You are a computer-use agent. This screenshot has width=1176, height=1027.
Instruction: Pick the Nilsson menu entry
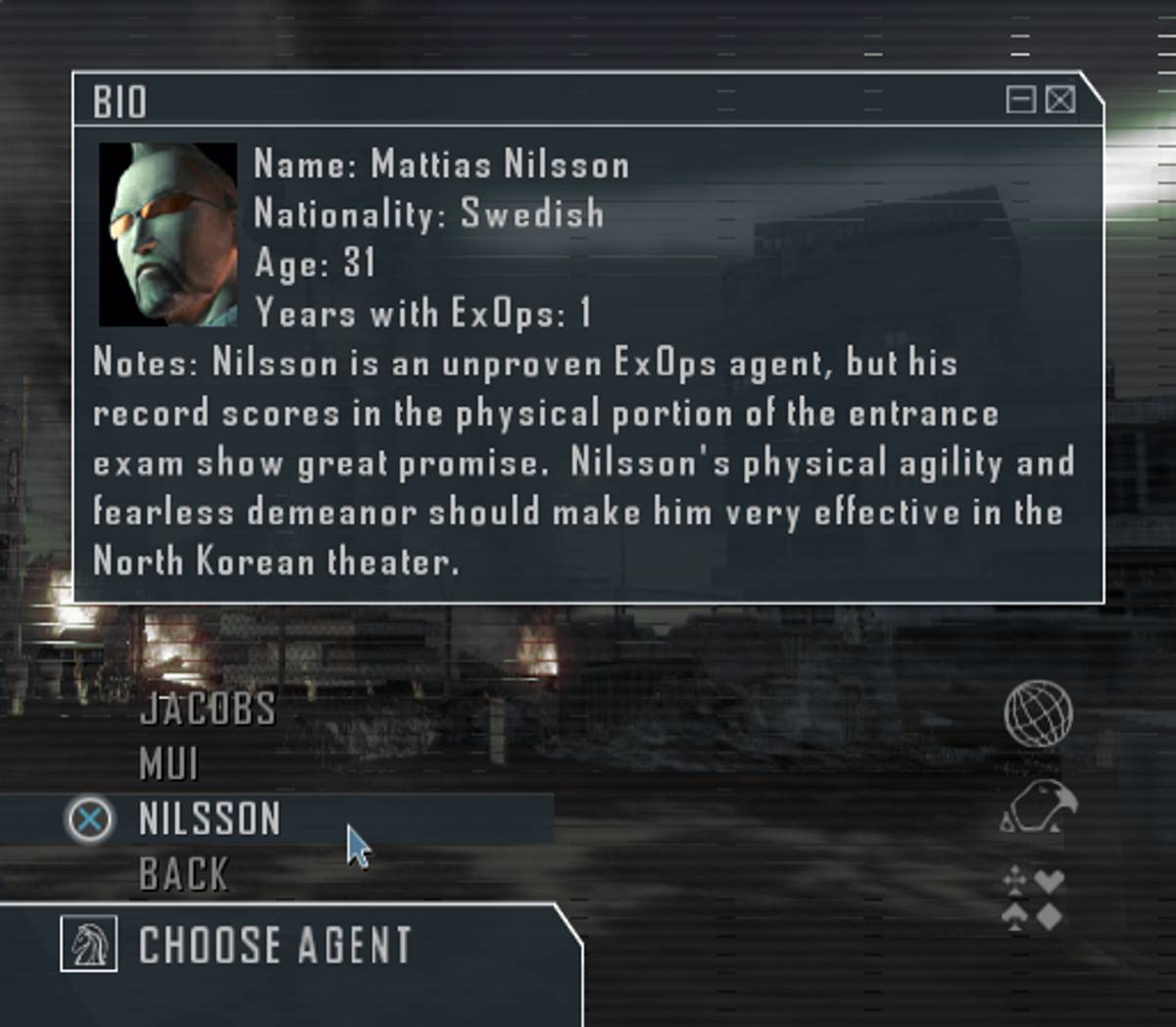point(210,819)
